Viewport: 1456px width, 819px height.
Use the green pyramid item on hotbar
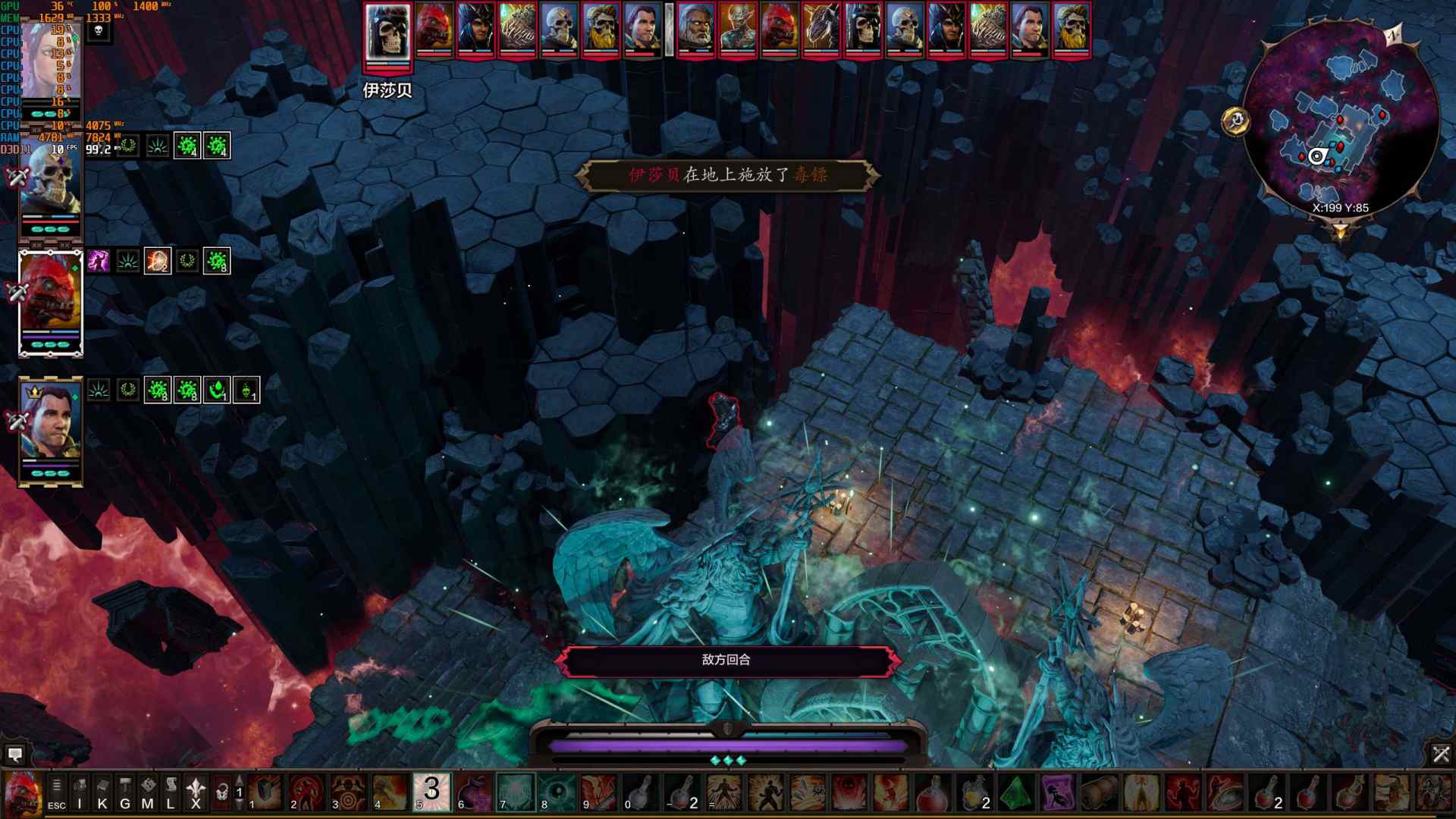1015,792
